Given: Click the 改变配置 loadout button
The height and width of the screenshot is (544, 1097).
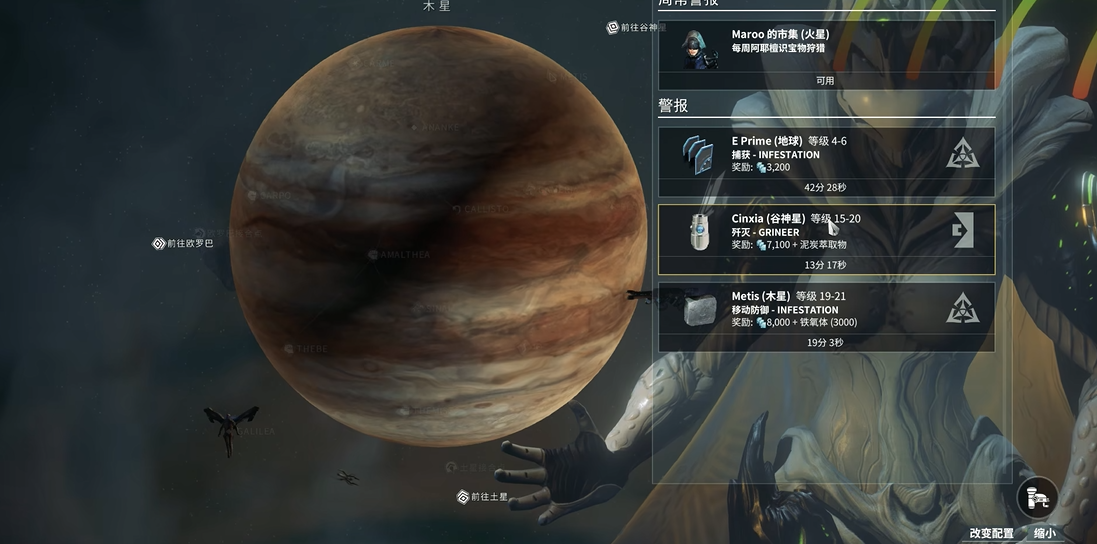Looking at the screenshot, I should [x=991, y=534].
